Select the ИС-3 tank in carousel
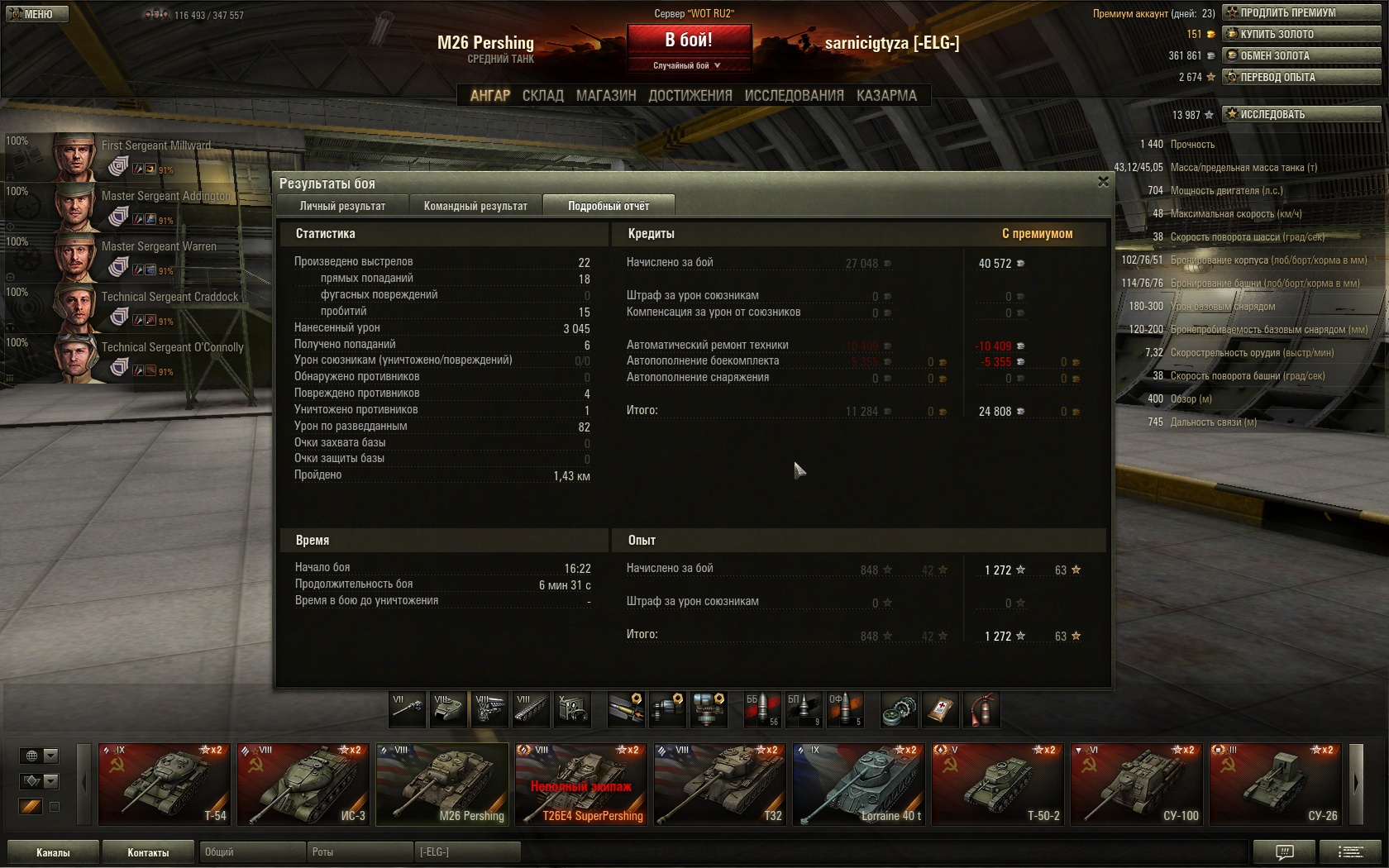Screen dimensions: 1389x868 click(x=303, y=784)
